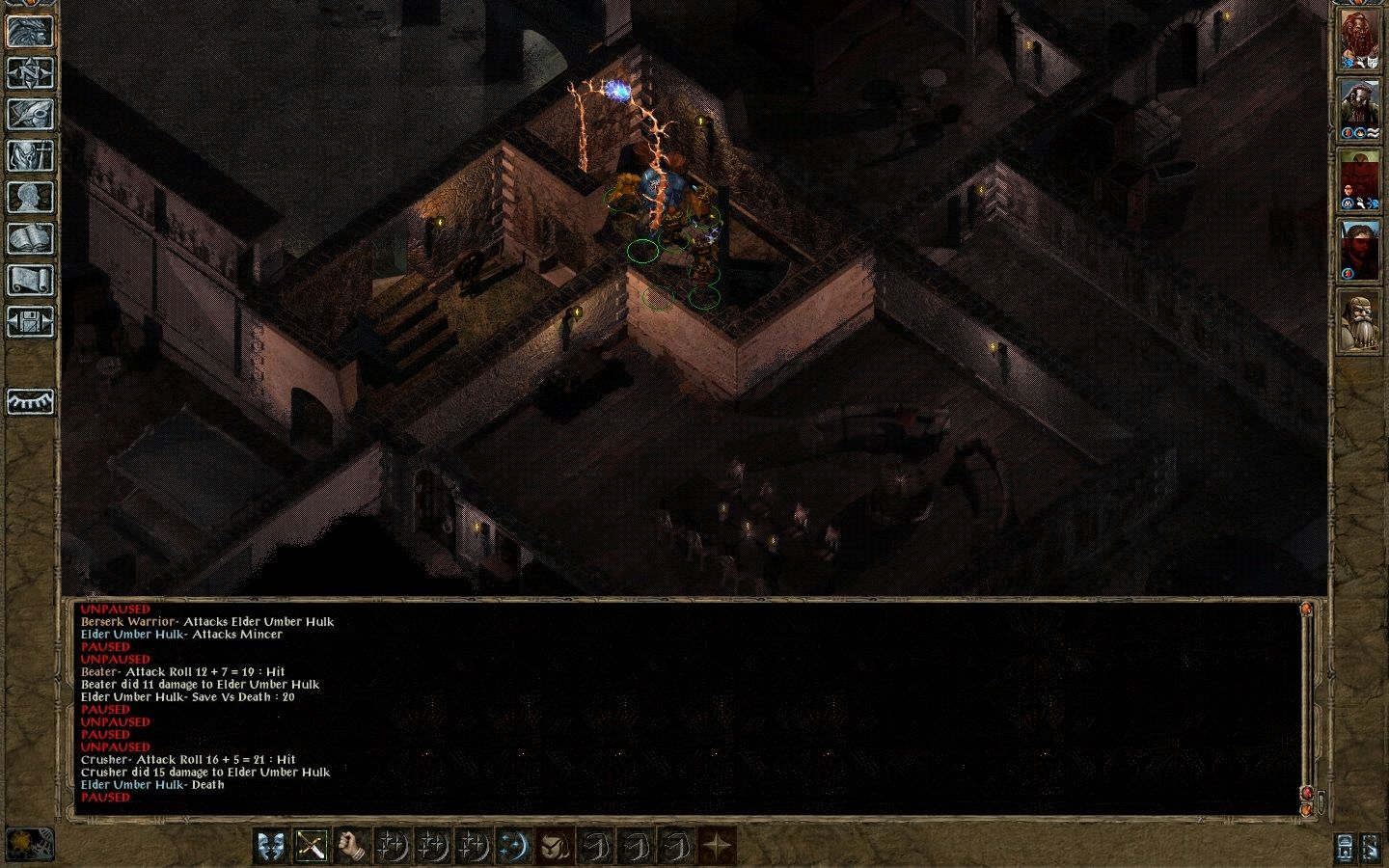Activate the twin masks dialogue action
This screenshot has width=1389, height=868.
tap(271, 847)
